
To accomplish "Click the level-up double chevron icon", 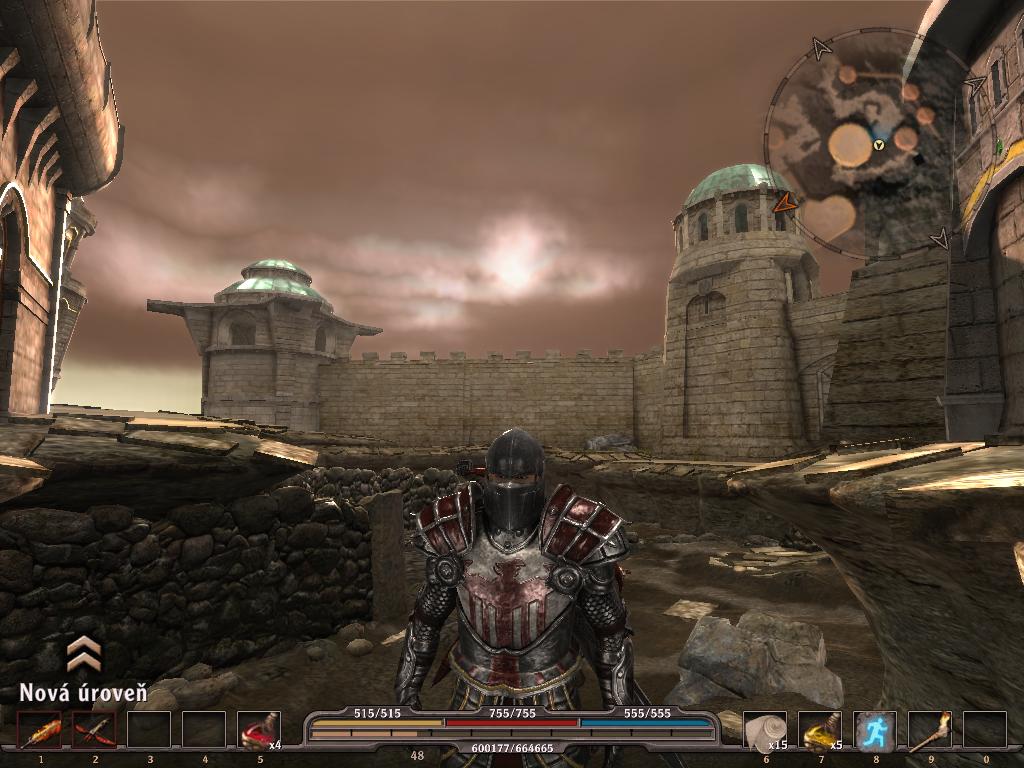I will (83, 653).
